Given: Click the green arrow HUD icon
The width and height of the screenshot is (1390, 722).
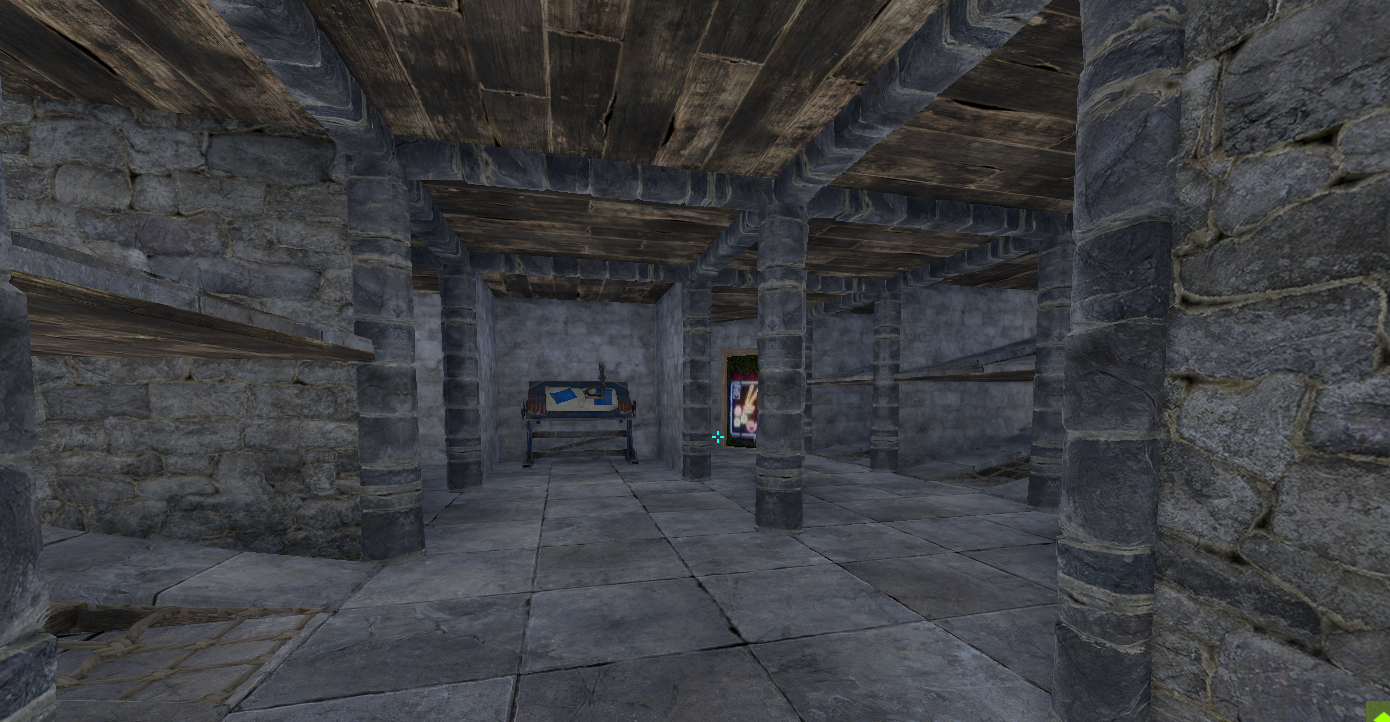Looking at the screenshot, I should coord(1378,712).
